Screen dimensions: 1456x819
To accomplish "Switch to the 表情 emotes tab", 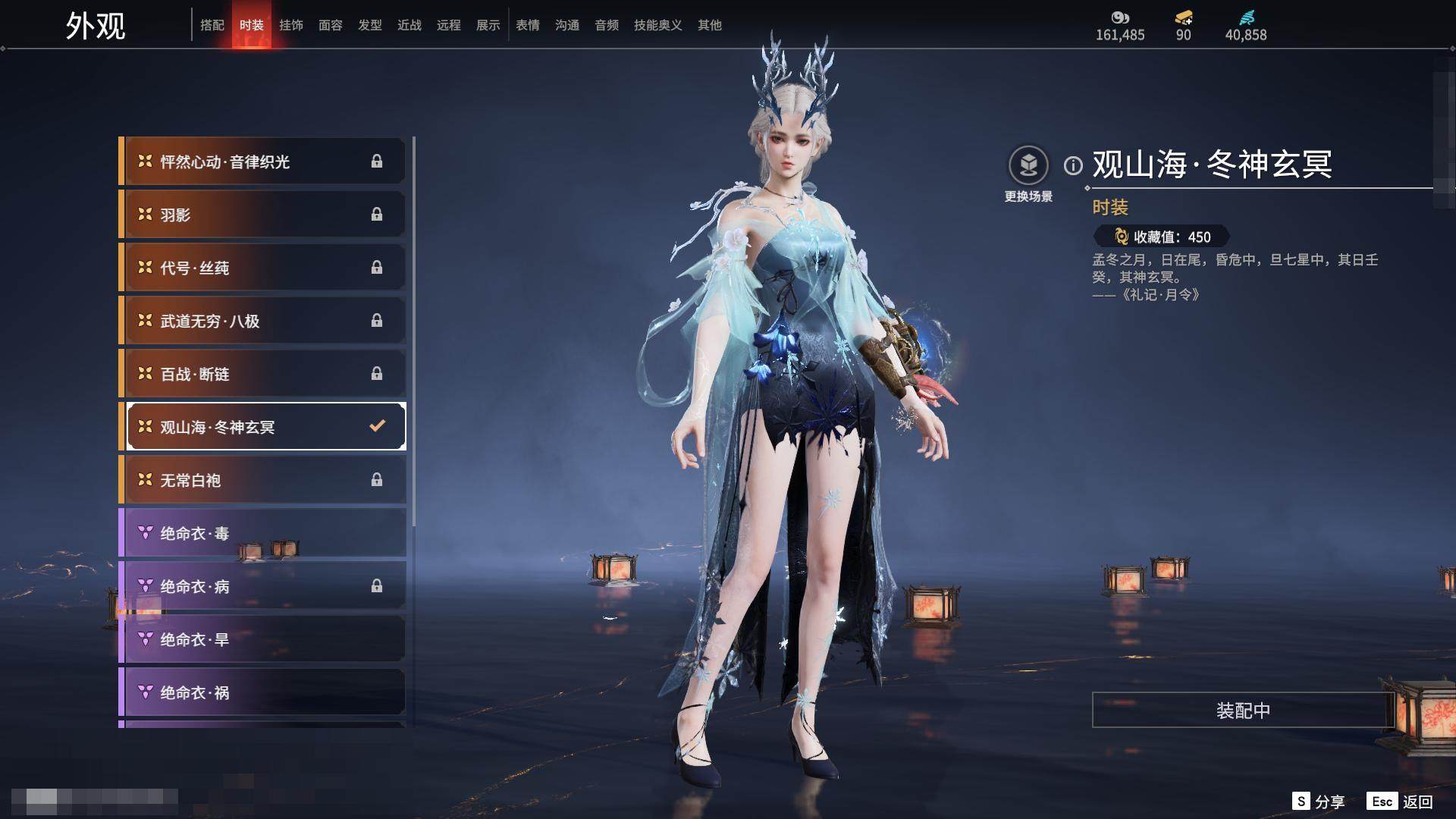I will (x=528, y=25).
